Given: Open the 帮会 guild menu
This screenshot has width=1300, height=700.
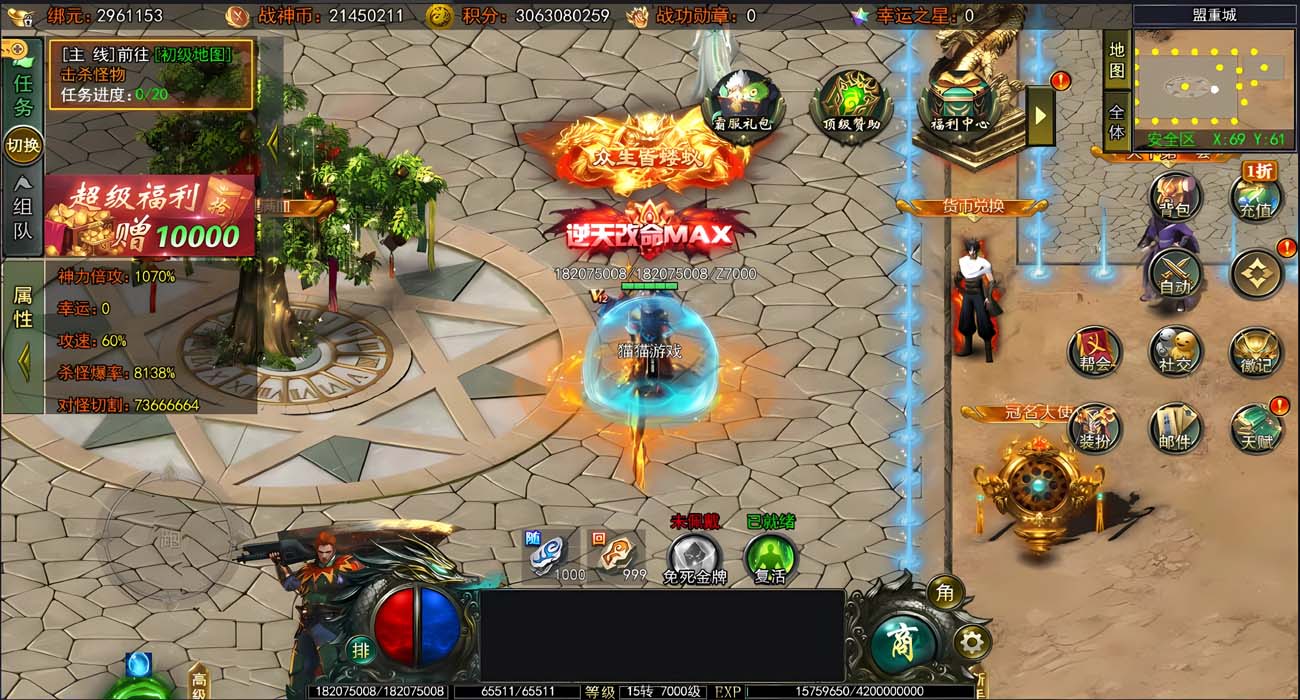Looking at the screenshot, I should pyautogui.click(x=1095, y=351).
